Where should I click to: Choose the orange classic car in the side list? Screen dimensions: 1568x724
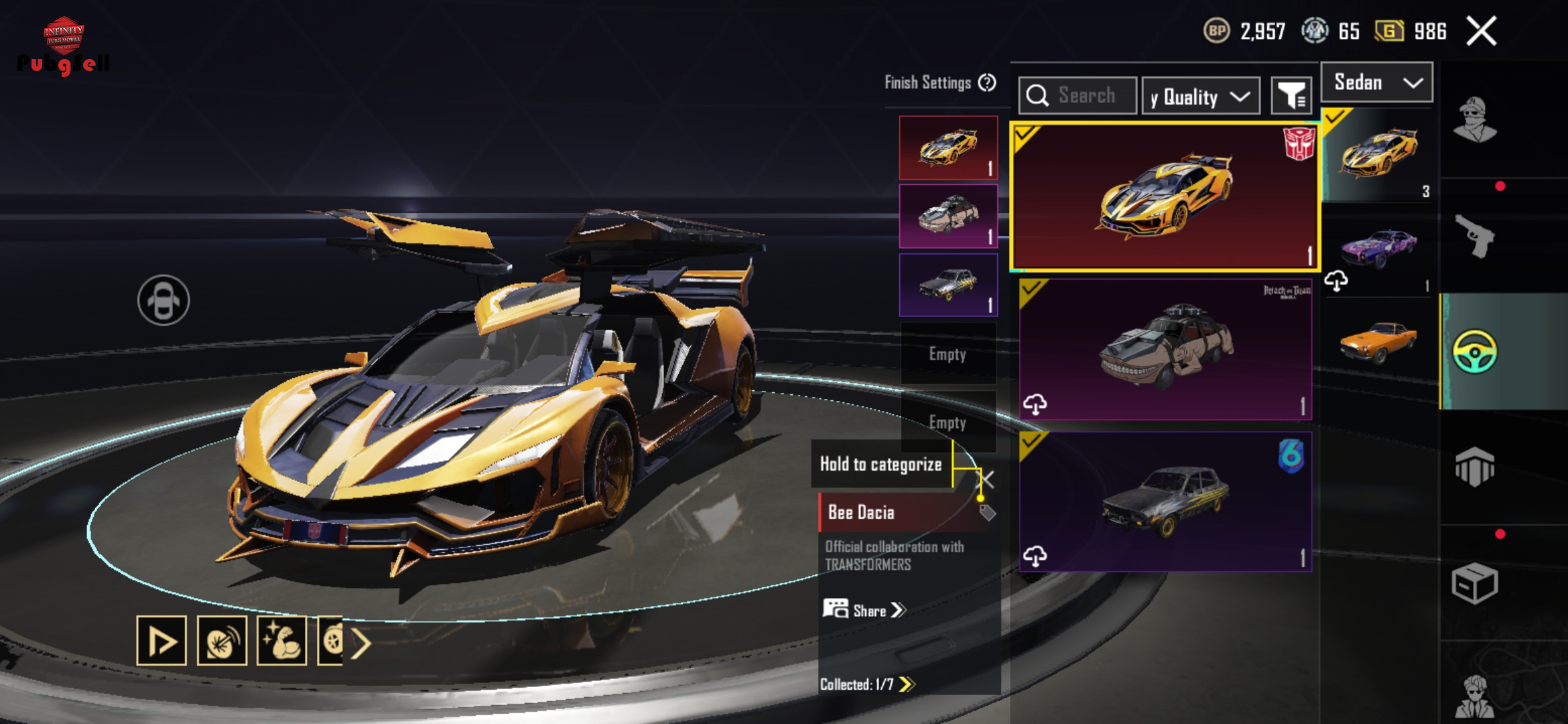[1378, 341]
